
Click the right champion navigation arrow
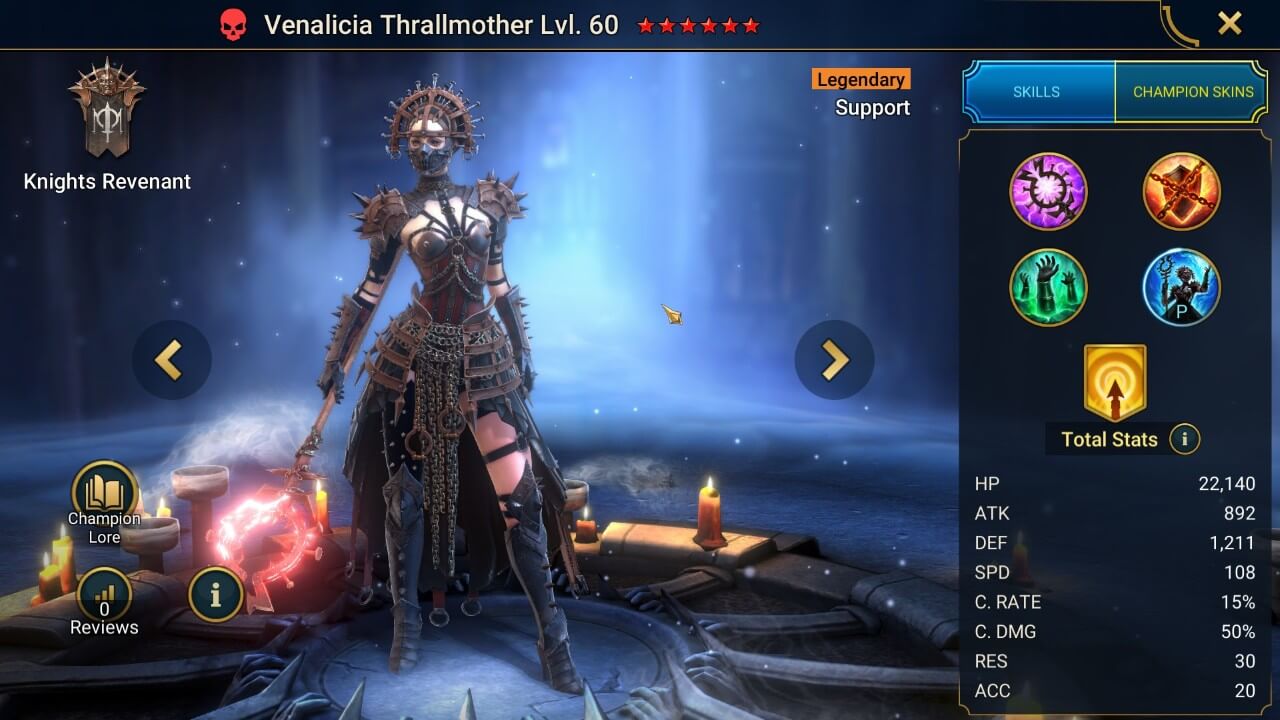point(834,359)
